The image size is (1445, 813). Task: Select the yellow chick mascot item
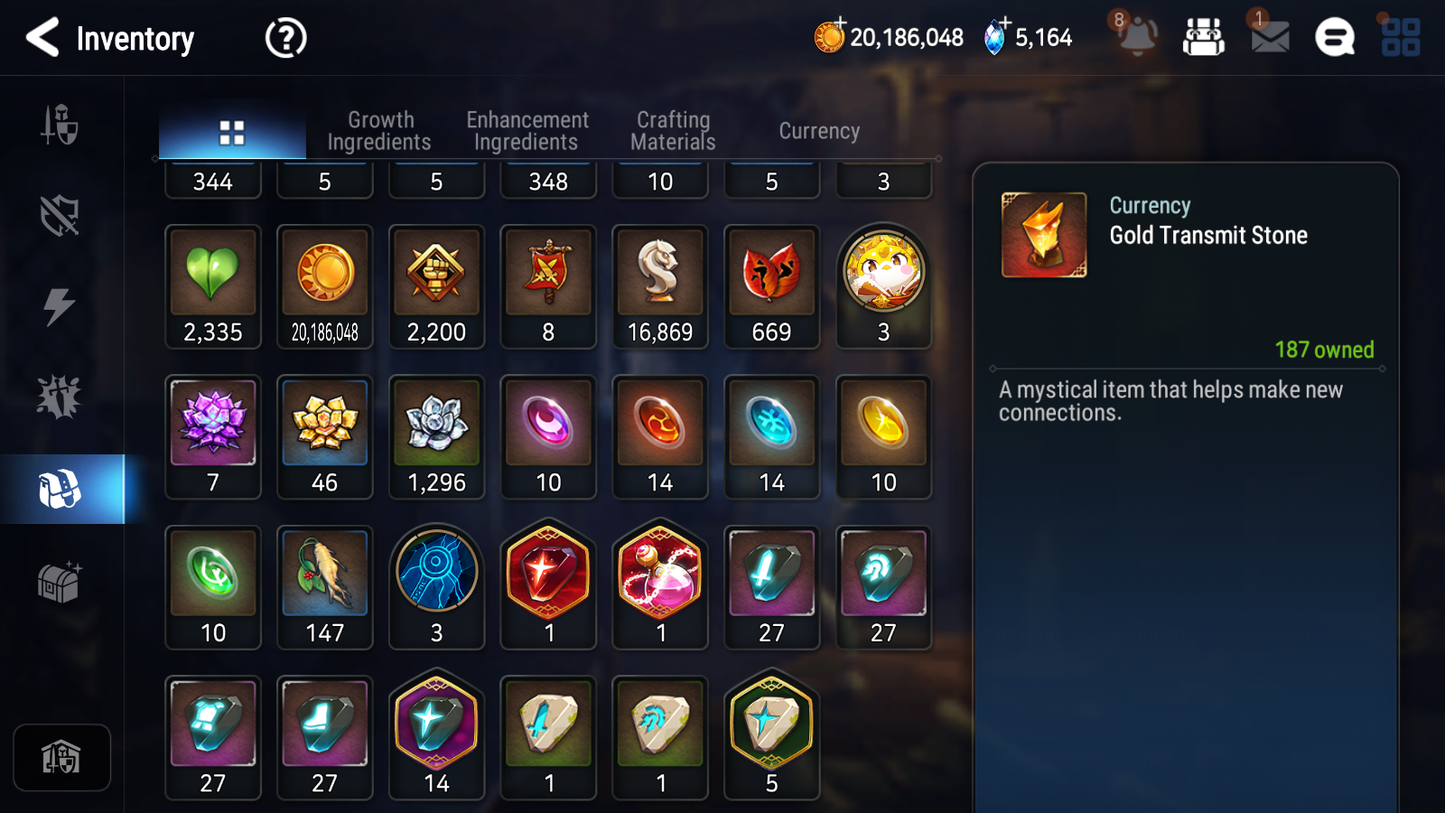coord(883,284)
